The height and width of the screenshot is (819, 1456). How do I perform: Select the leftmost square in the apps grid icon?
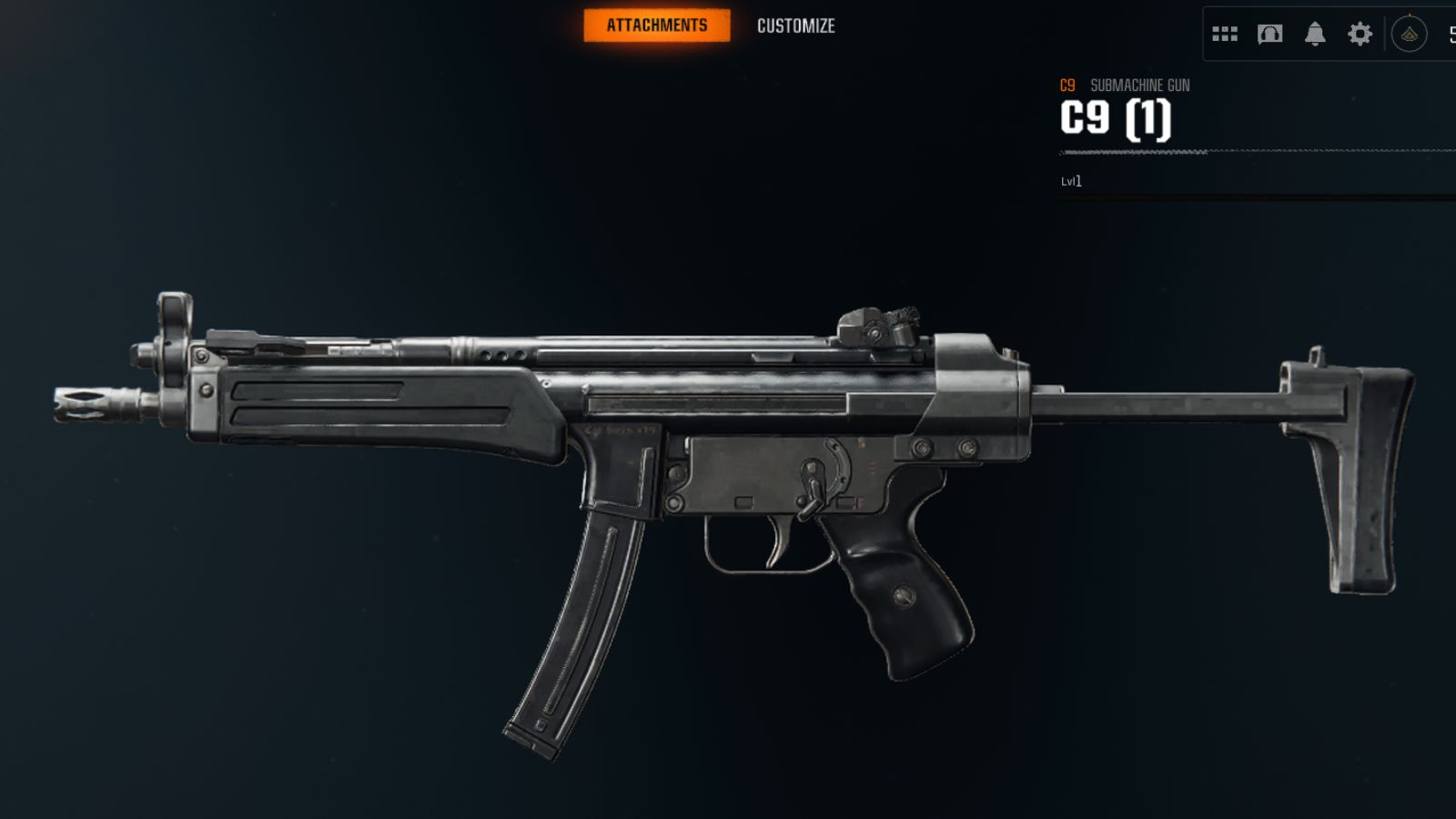[x=1218, y=34]
